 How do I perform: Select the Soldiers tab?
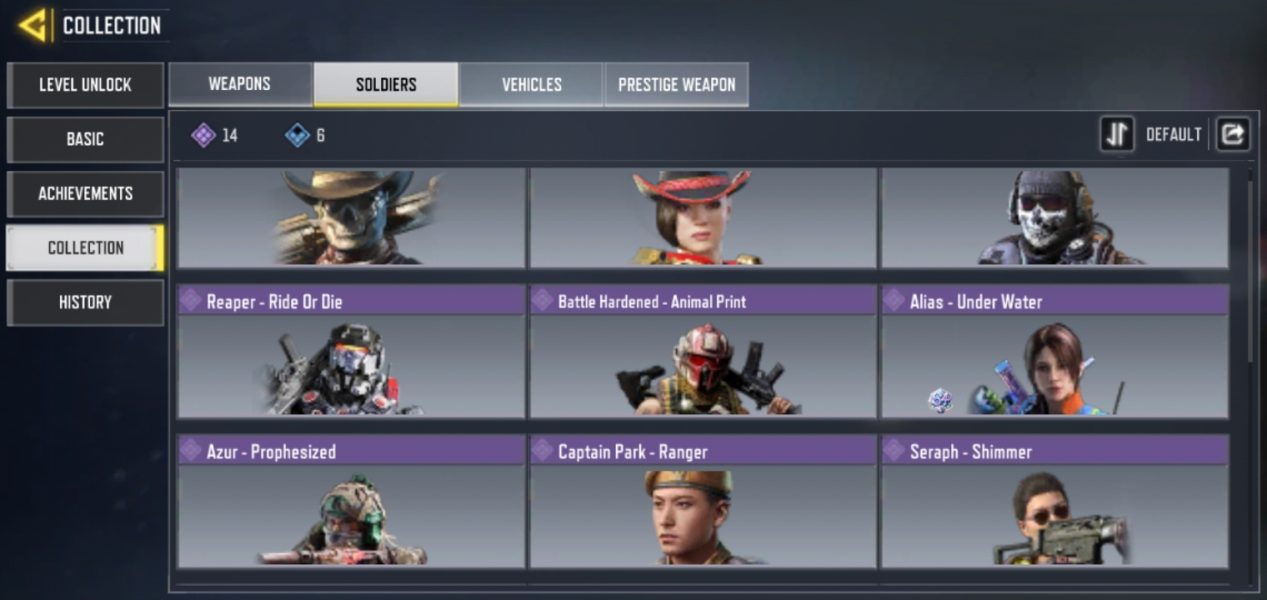click(x=386, y=84)
